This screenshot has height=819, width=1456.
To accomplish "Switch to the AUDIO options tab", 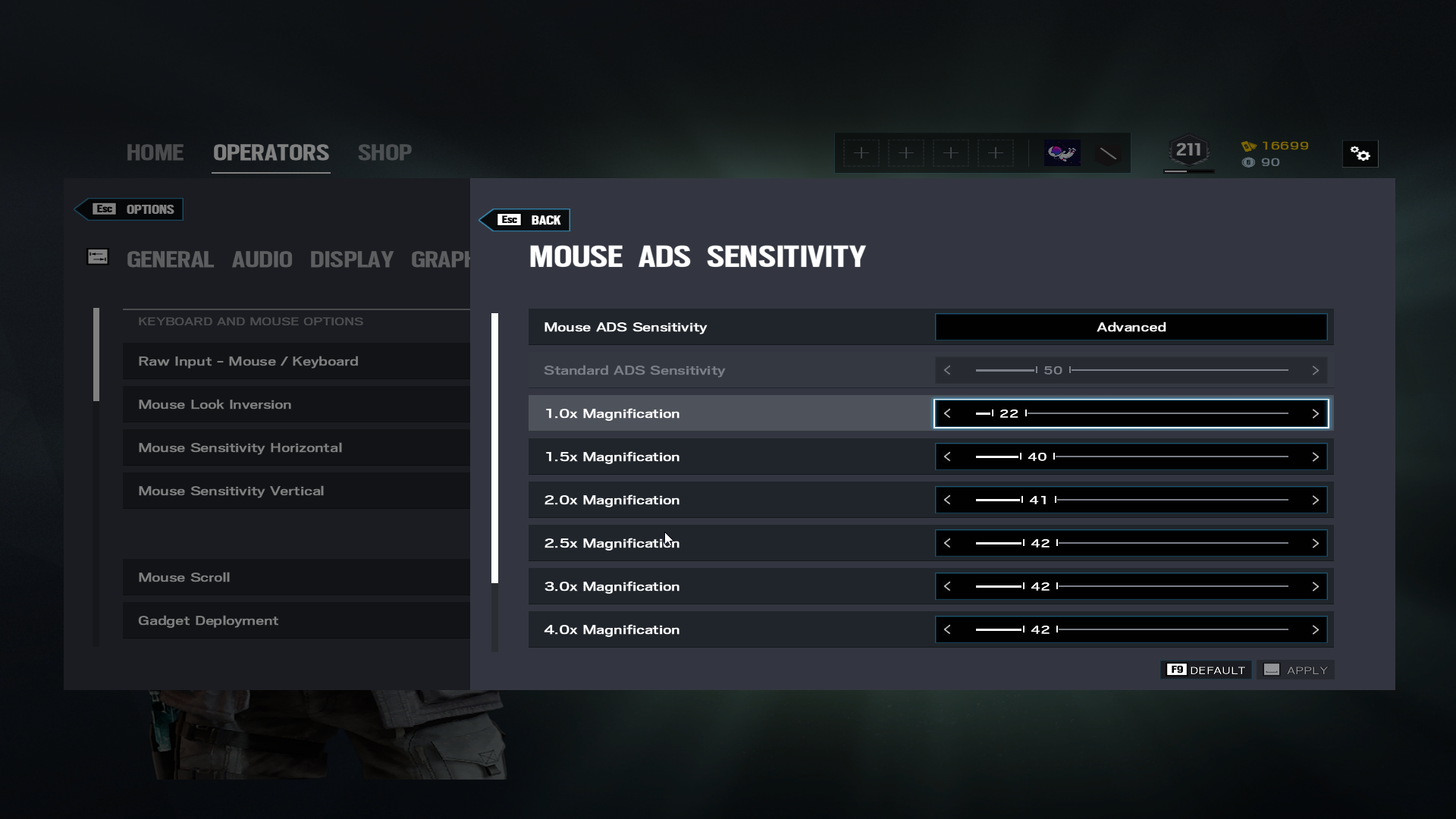I will click(262, 259).
